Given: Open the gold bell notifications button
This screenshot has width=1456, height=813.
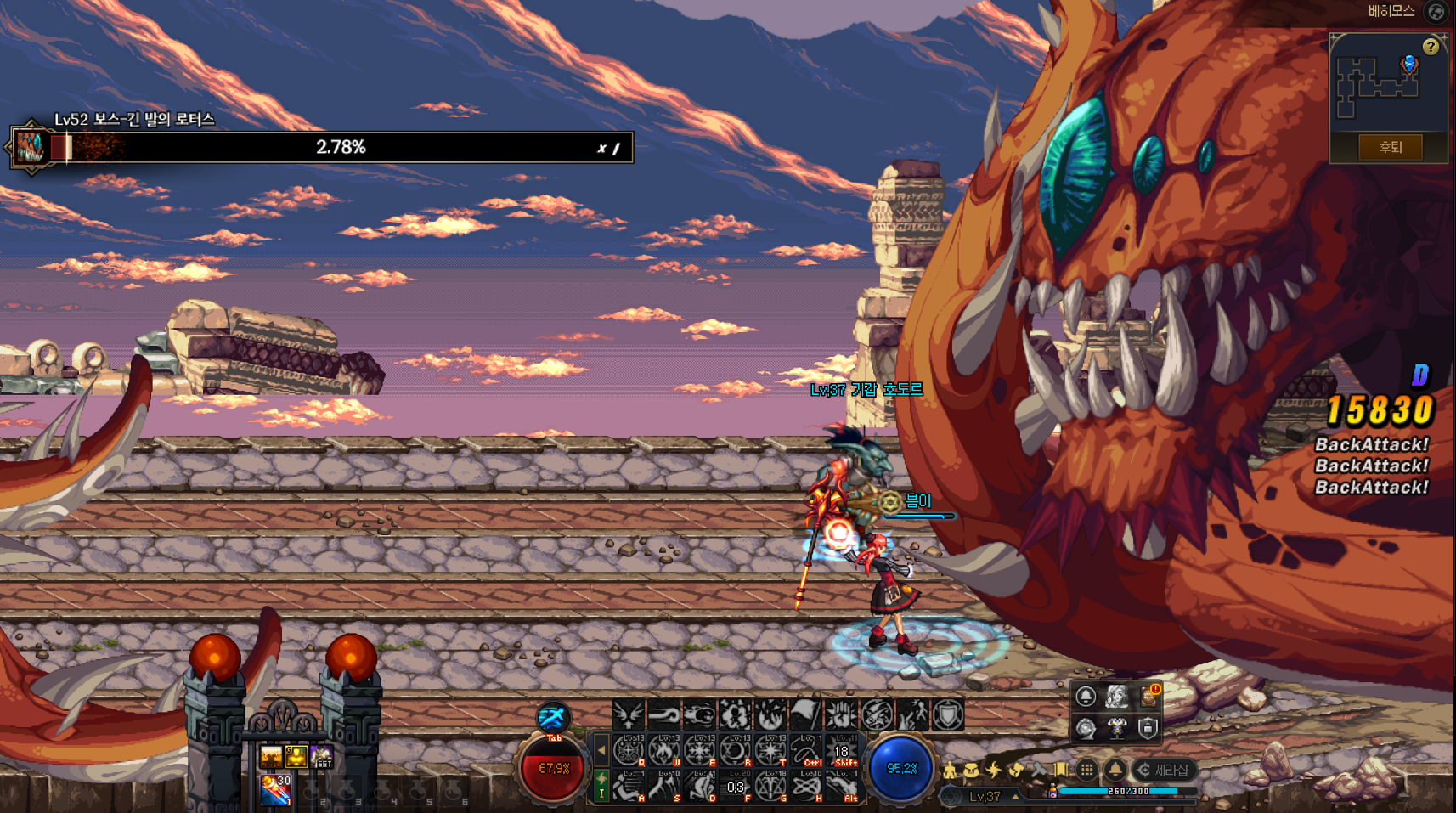Looking at the screenshot, I should point(1115,770).
